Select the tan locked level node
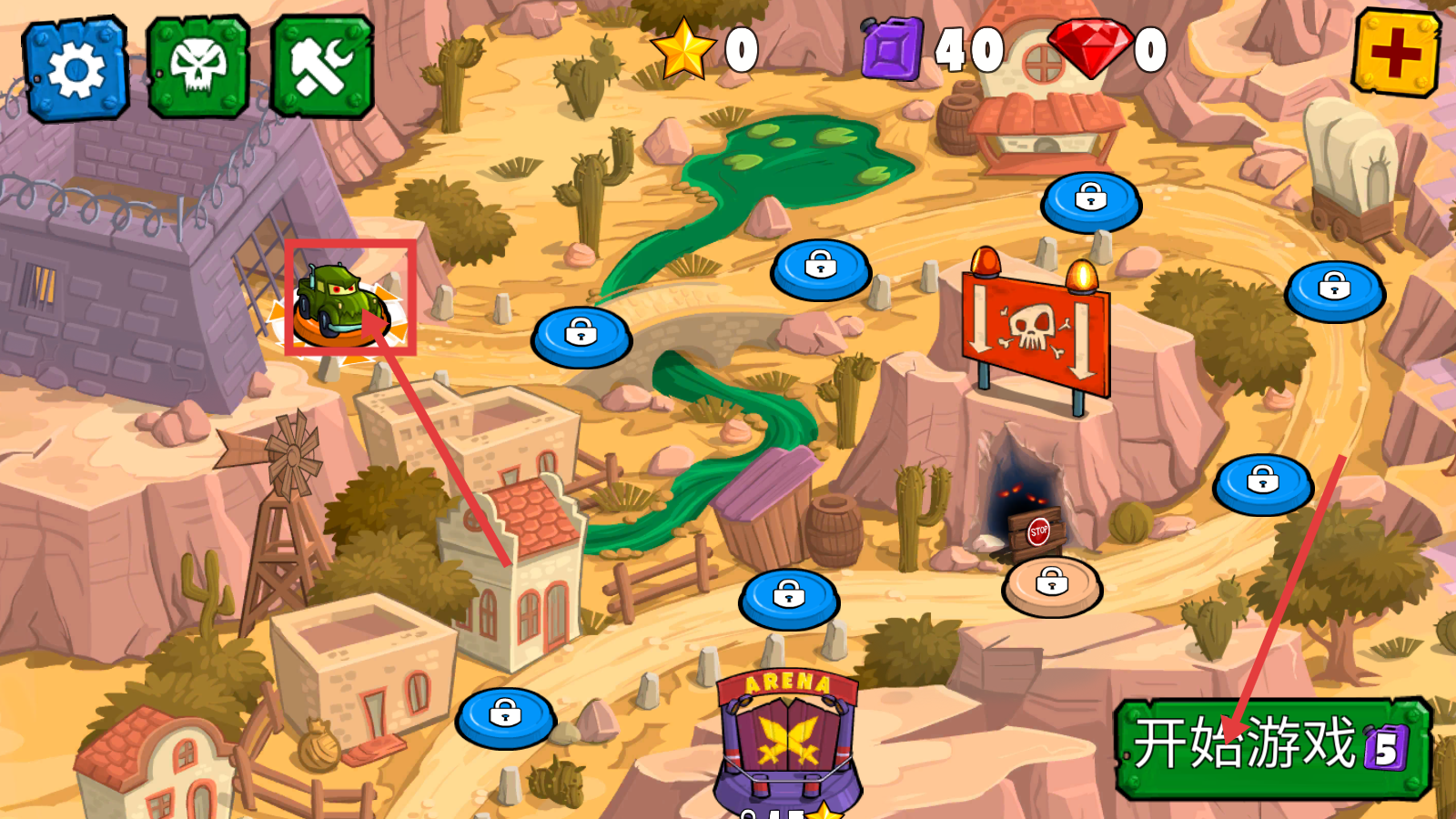The height and width of the screenshot is (819, 1456). (1052, 585)
